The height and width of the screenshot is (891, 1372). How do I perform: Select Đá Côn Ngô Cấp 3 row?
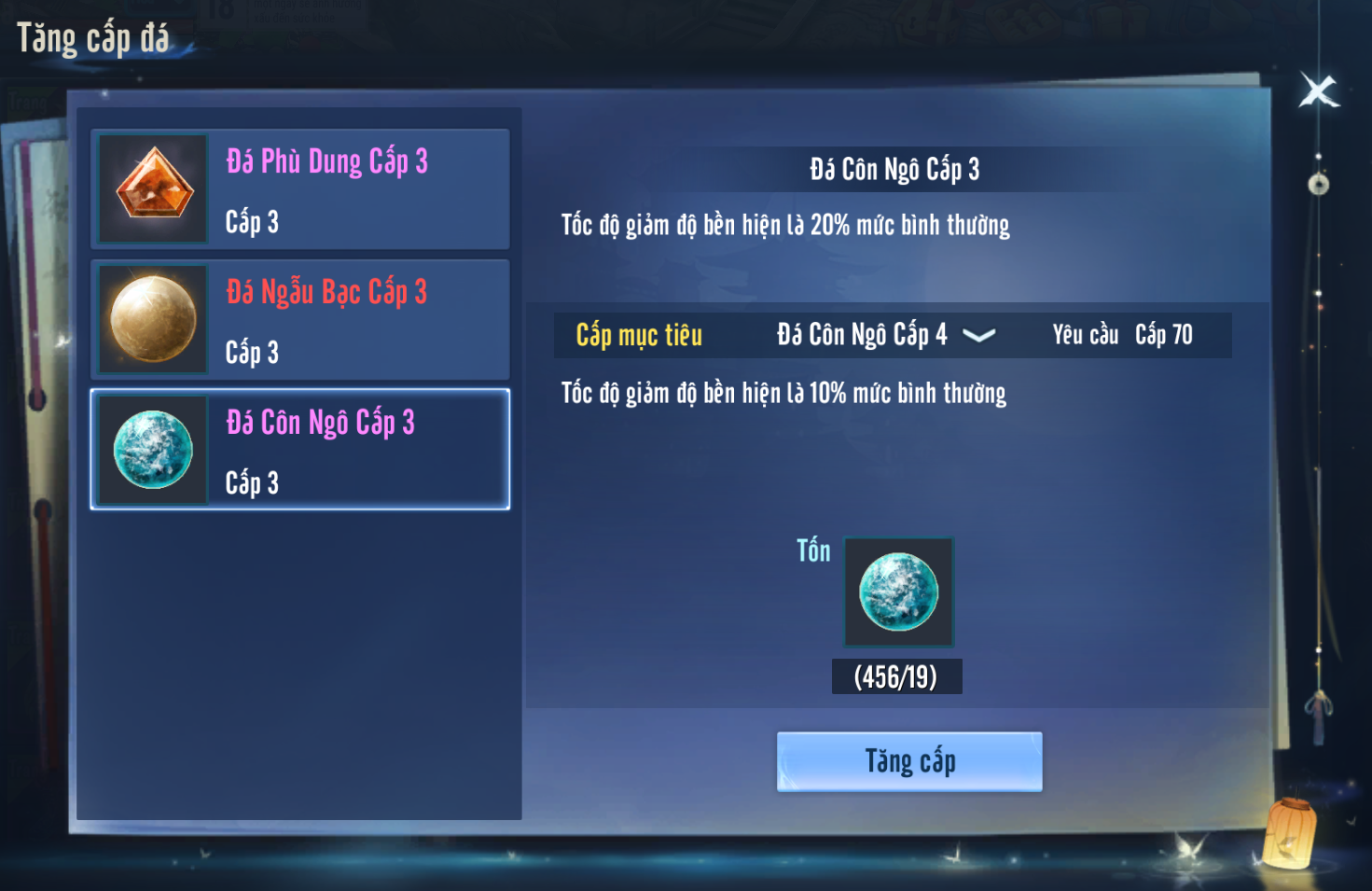coord(300,450)
